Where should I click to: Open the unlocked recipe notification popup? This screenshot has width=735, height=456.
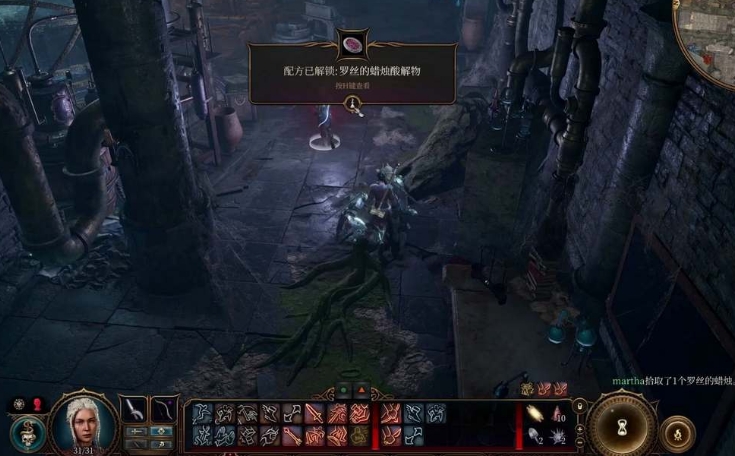(352, 72)
